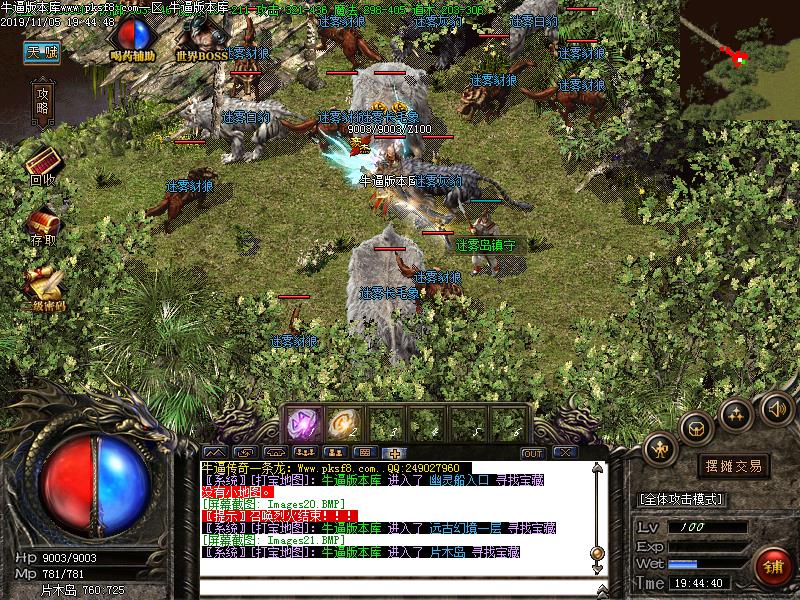Use the orange swirl item in slot 2
This screenshot has width=800, height=600.
coord(343,423)
